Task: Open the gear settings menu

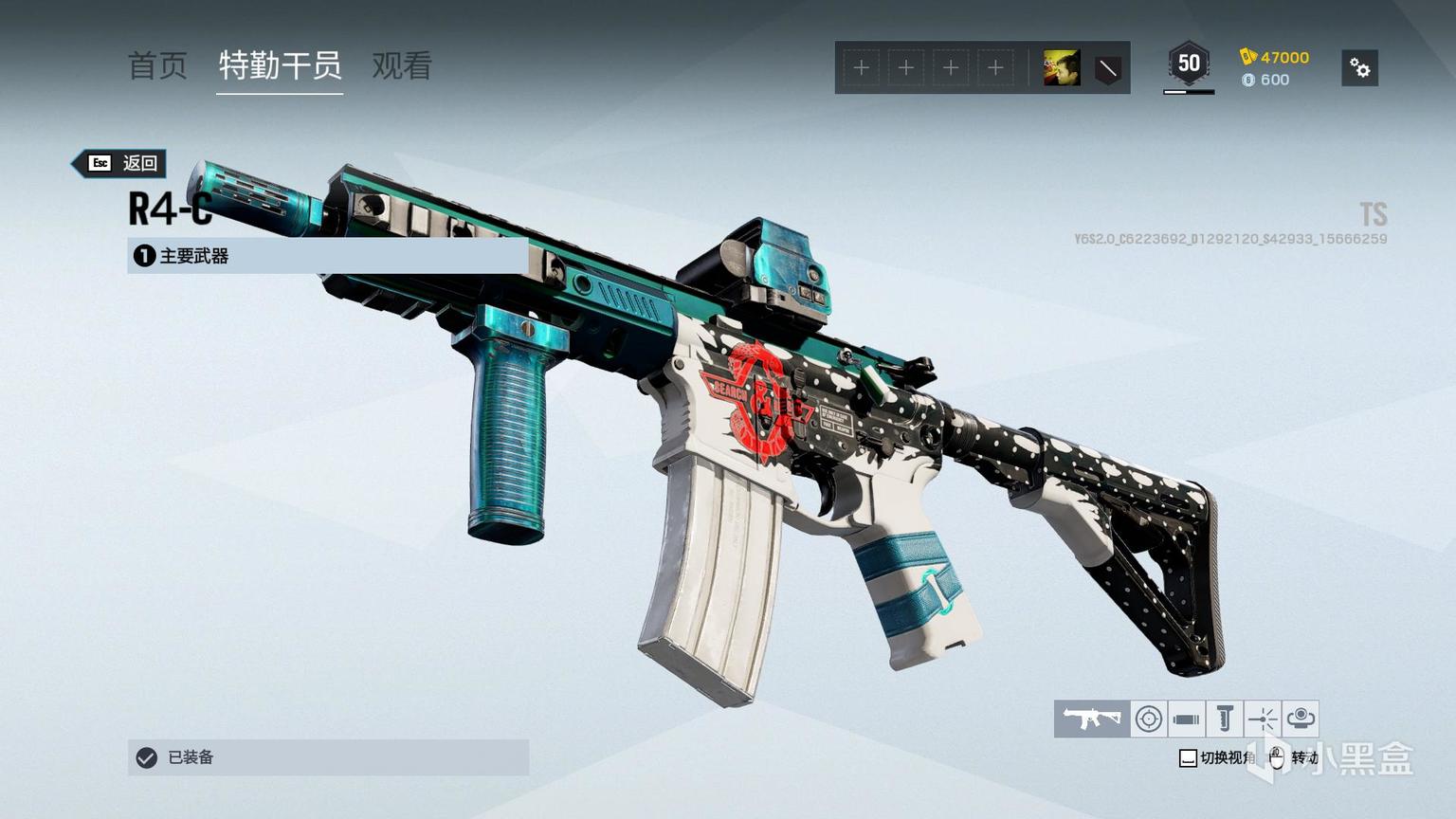Action: (1359, 68)
